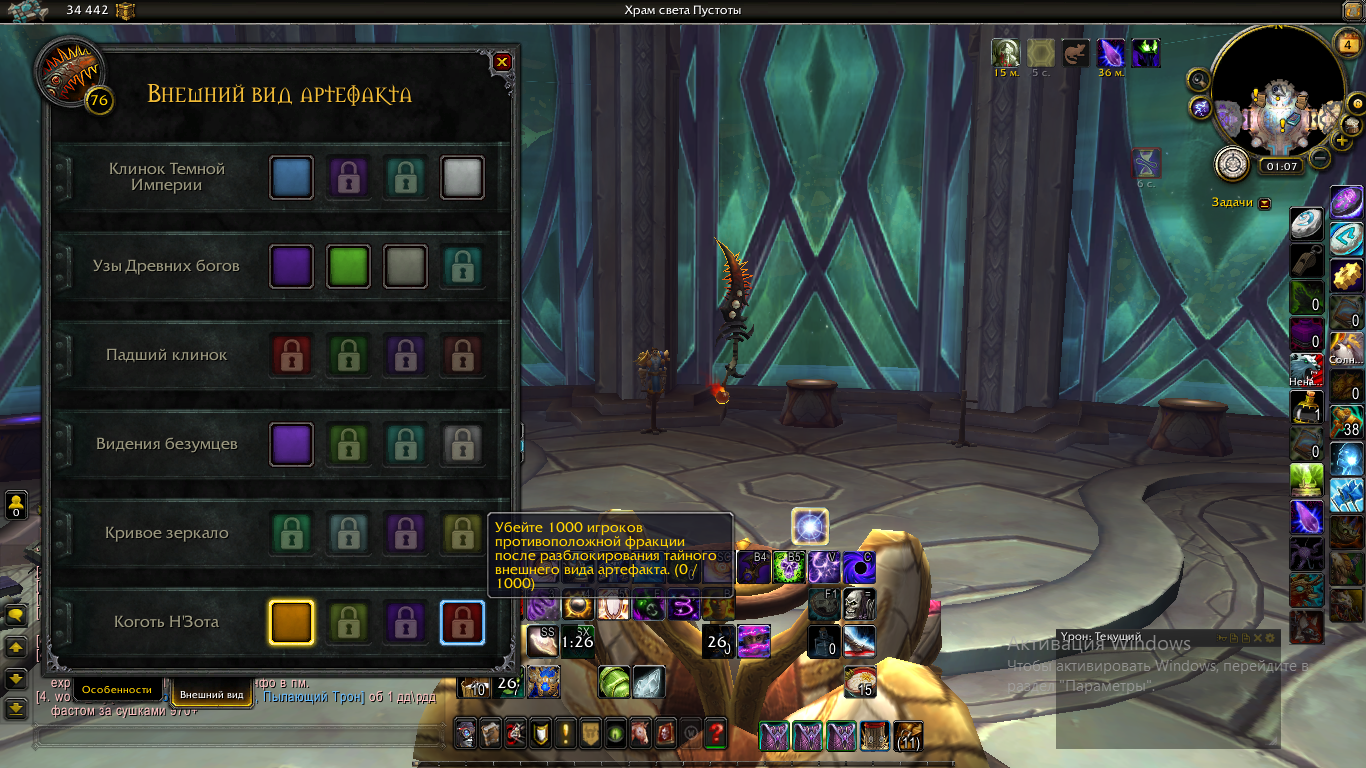The height and width of the screenshot is (768, 1366).
Task: Open the red question mark help button
Action: point(715,734)
